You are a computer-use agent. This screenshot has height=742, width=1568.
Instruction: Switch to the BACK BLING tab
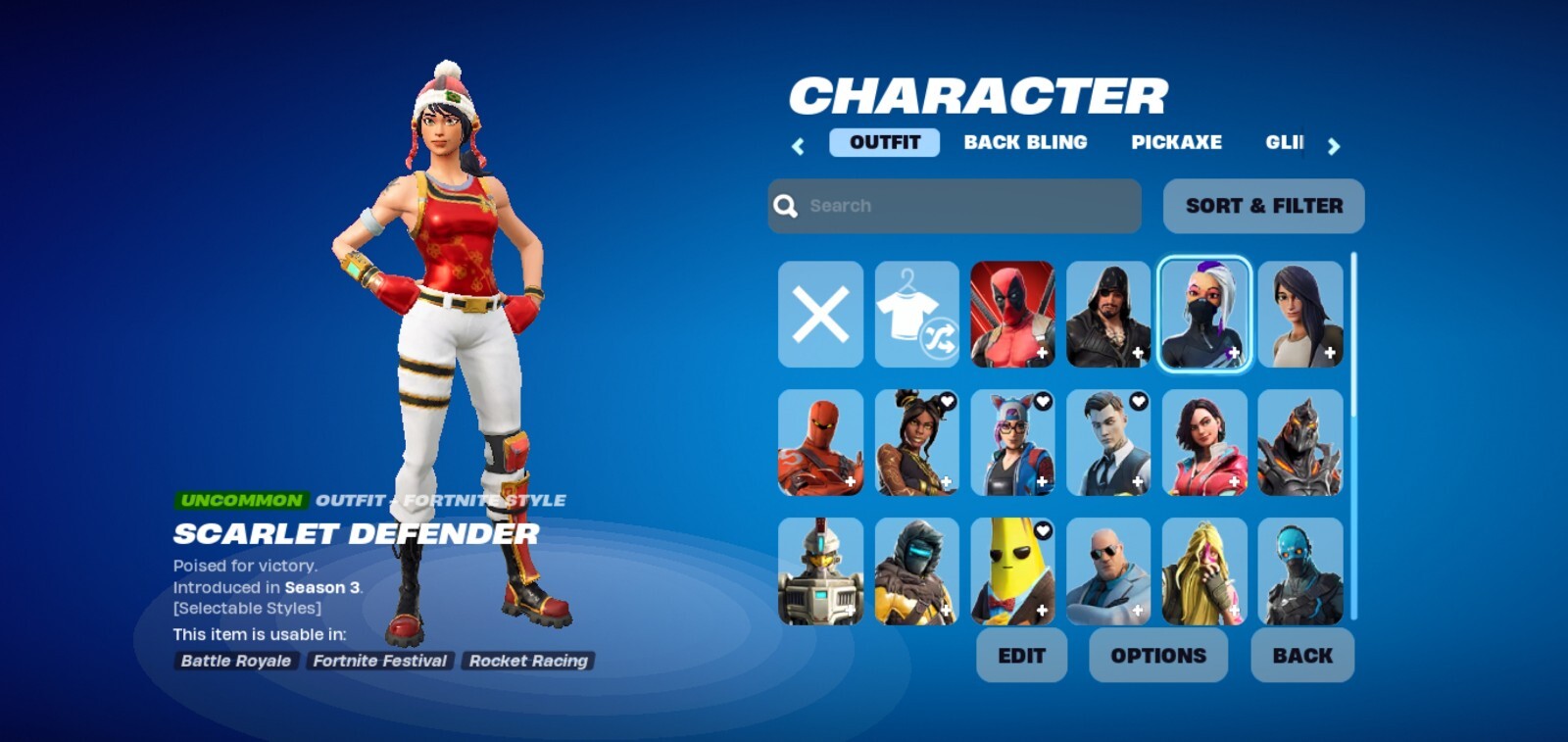click(x=1025, y=143)
